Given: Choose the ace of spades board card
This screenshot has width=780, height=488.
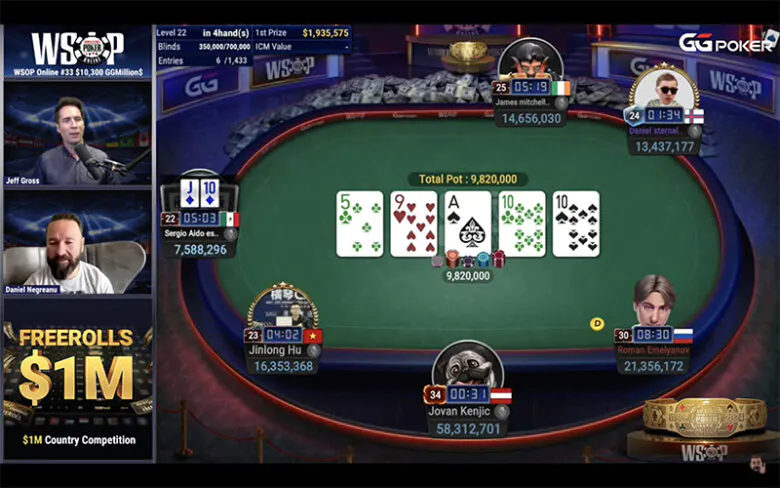Looking at the screenshot, I should [x=468, y=223].
